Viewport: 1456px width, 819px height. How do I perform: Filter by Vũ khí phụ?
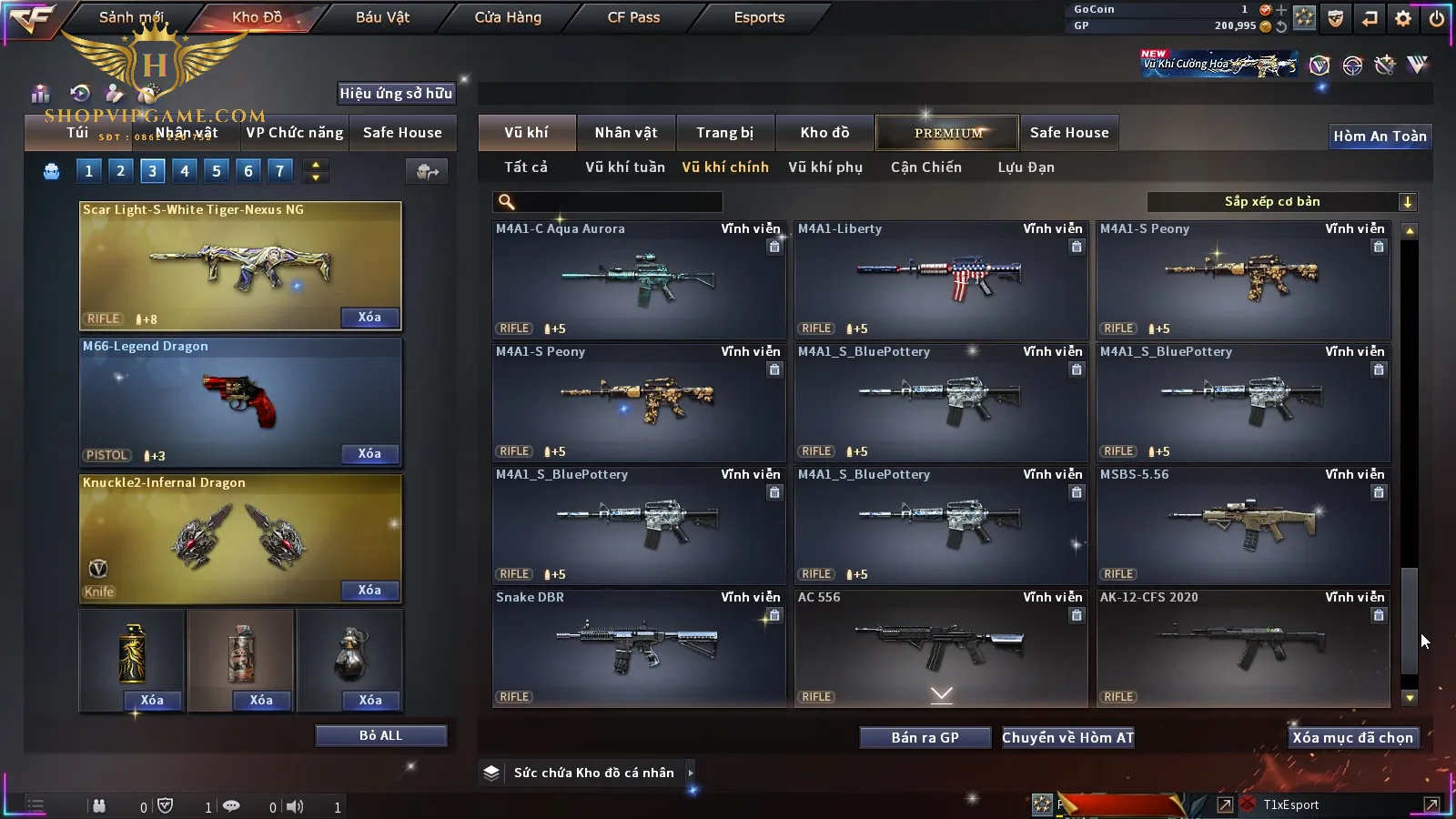[x=824, y=167]
